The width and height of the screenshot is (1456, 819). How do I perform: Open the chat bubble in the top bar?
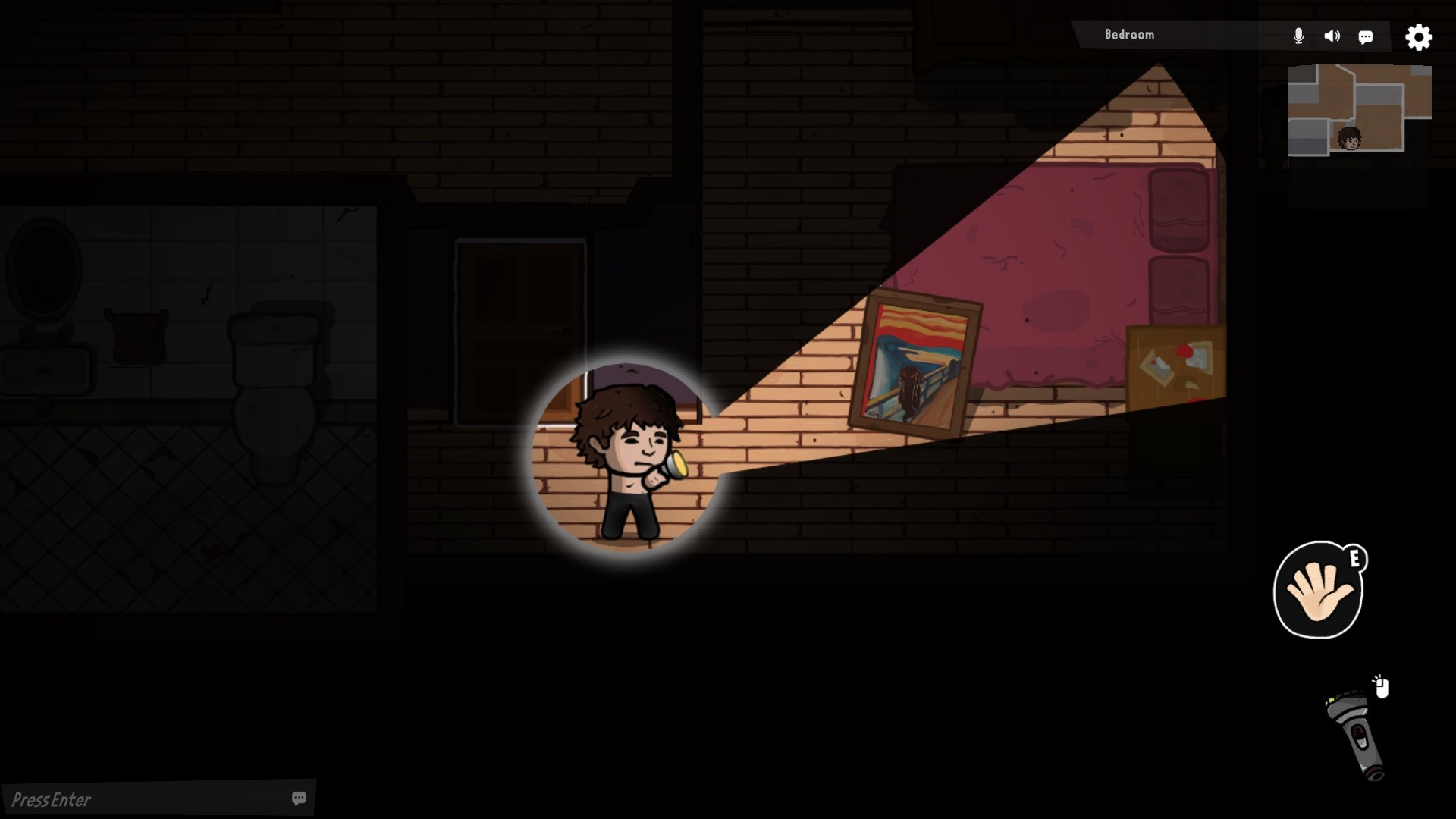(1367, 36)
